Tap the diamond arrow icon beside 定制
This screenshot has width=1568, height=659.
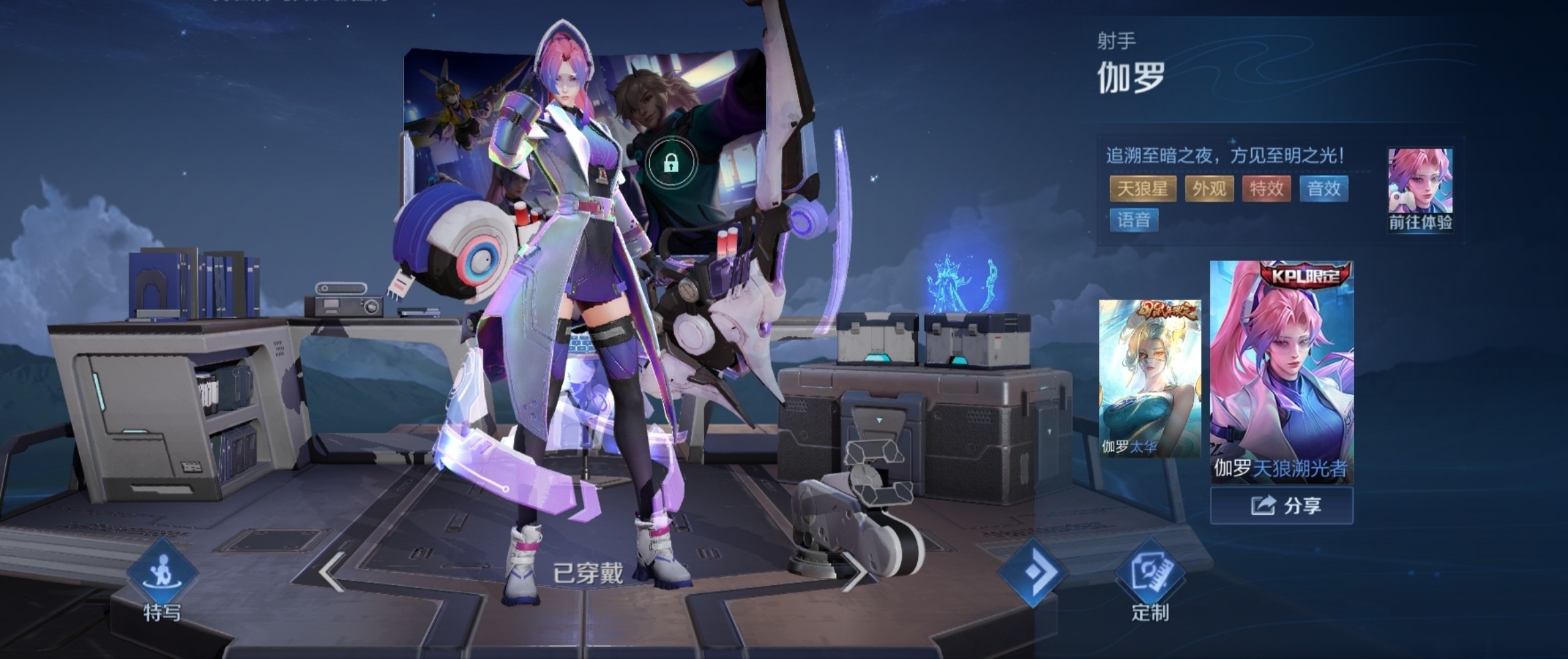tap(1032, 573)
